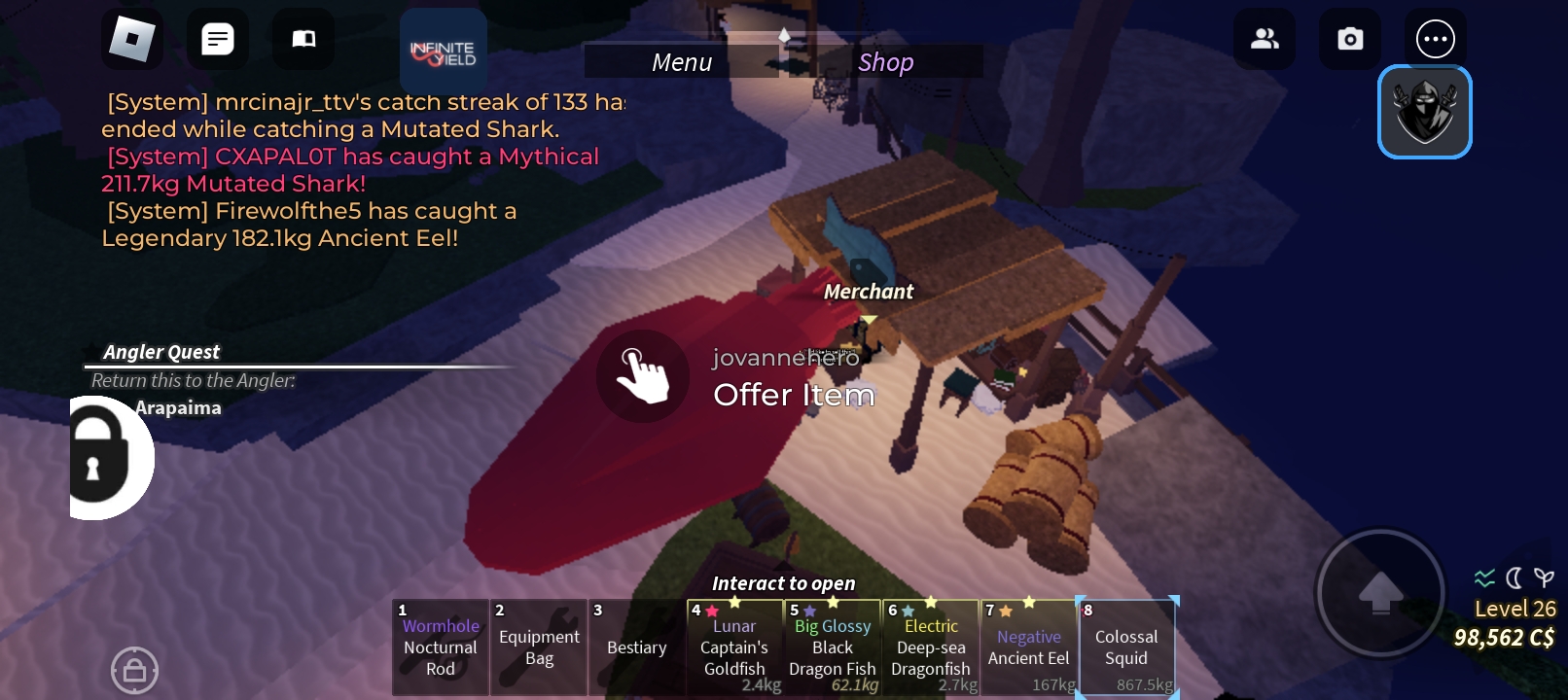Open the book icon in top bar

click(303, 39)
